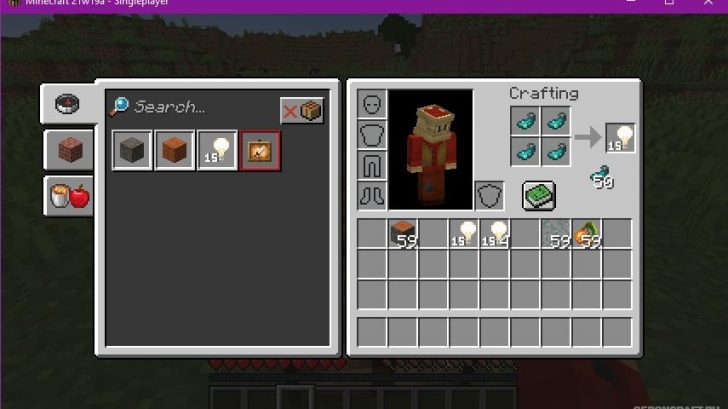Select the light bulb recipe in recipe book

[217, 150]
